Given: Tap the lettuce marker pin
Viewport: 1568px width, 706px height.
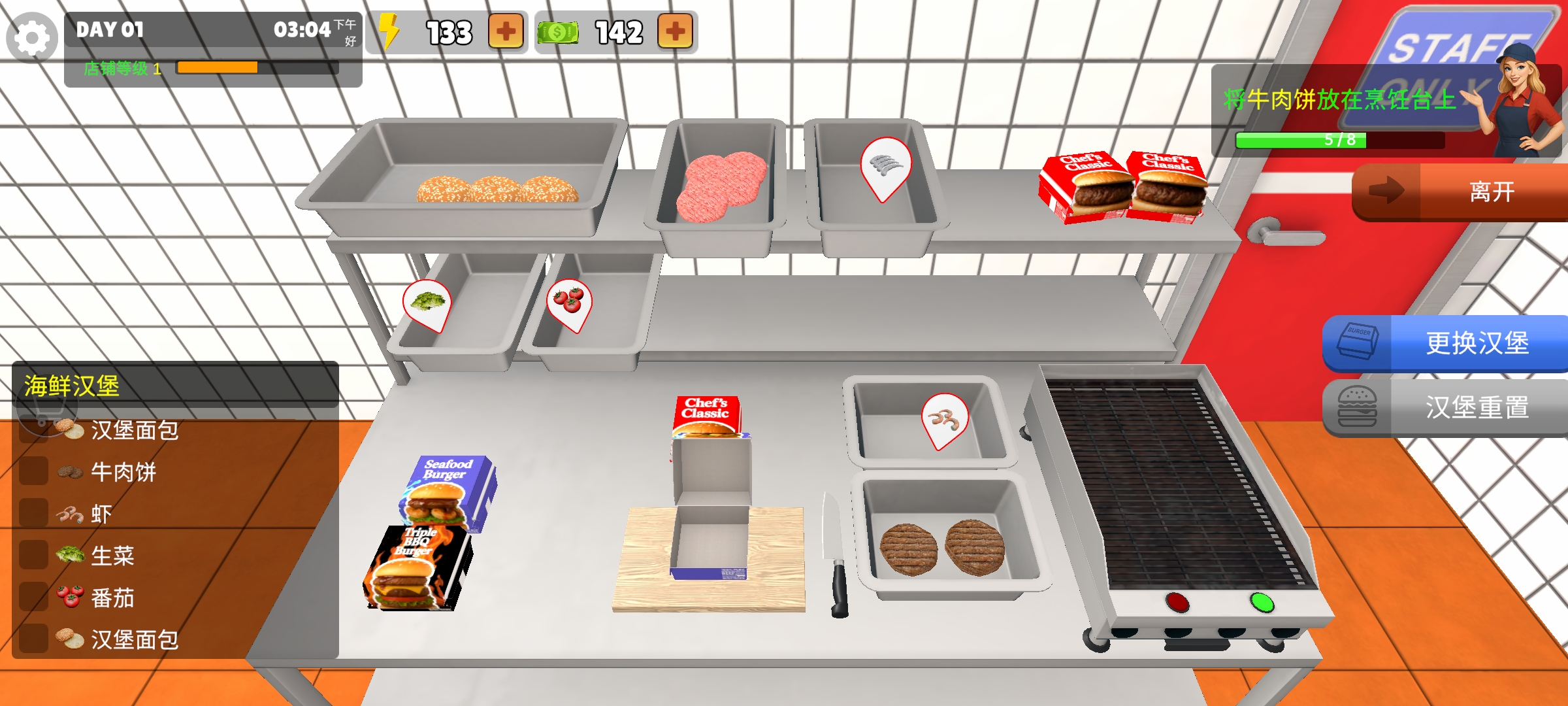Looking at the screenshot, I should pyautogui.click(x=428, y=303).
